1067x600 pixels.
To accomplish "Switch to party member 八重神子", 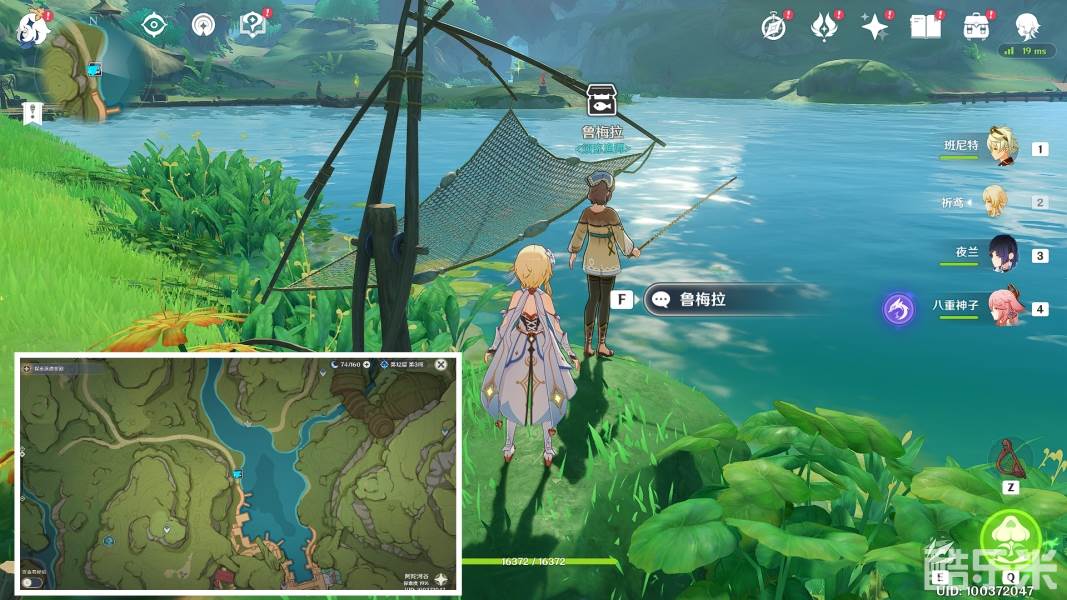I will tap(1003, 308).
